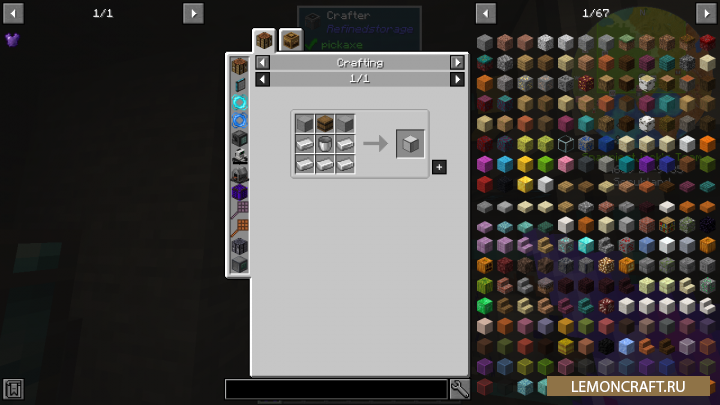Viewport: 720px width, 405px height.
Task: Focus the item search text field
Action: [336, 389]
